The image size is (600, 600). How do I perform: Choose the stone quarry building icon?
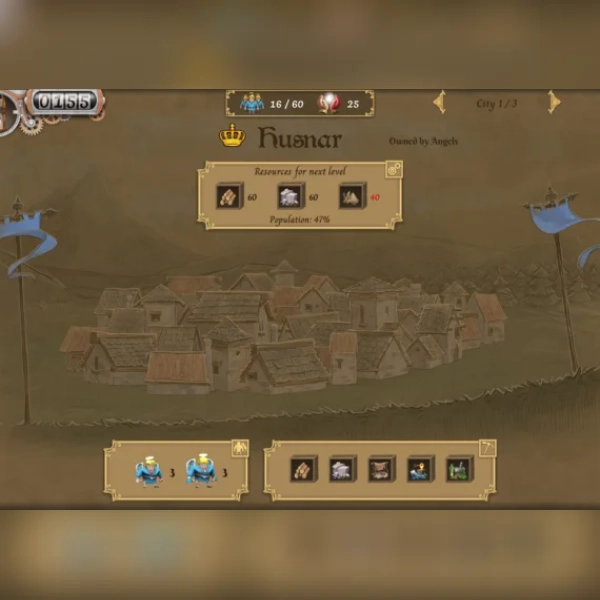click(x=342, y=469)
